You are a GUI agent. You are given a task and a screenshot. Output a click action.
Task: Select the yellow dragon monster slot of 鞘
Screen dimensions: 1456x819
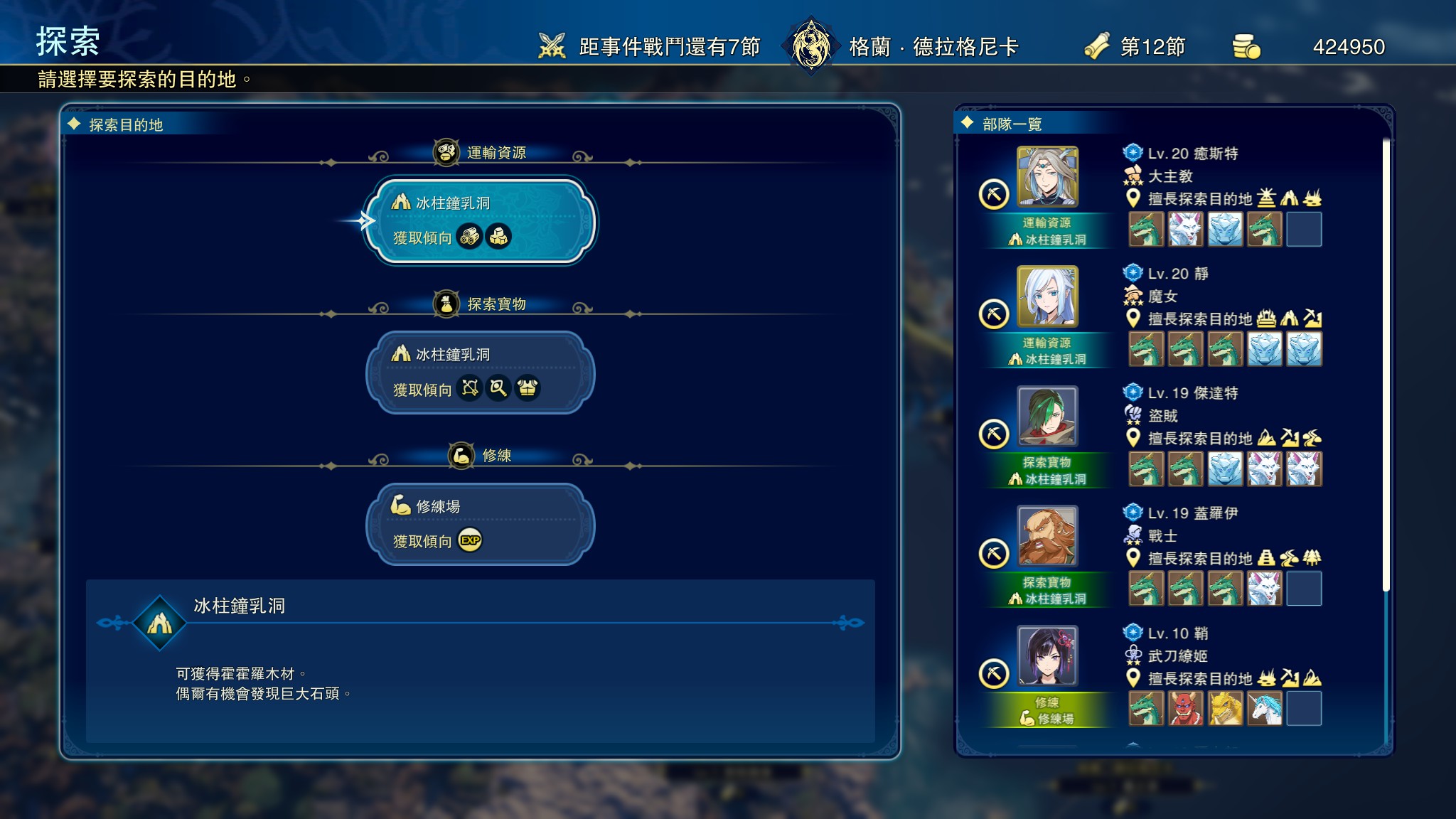click(1225, 708)
